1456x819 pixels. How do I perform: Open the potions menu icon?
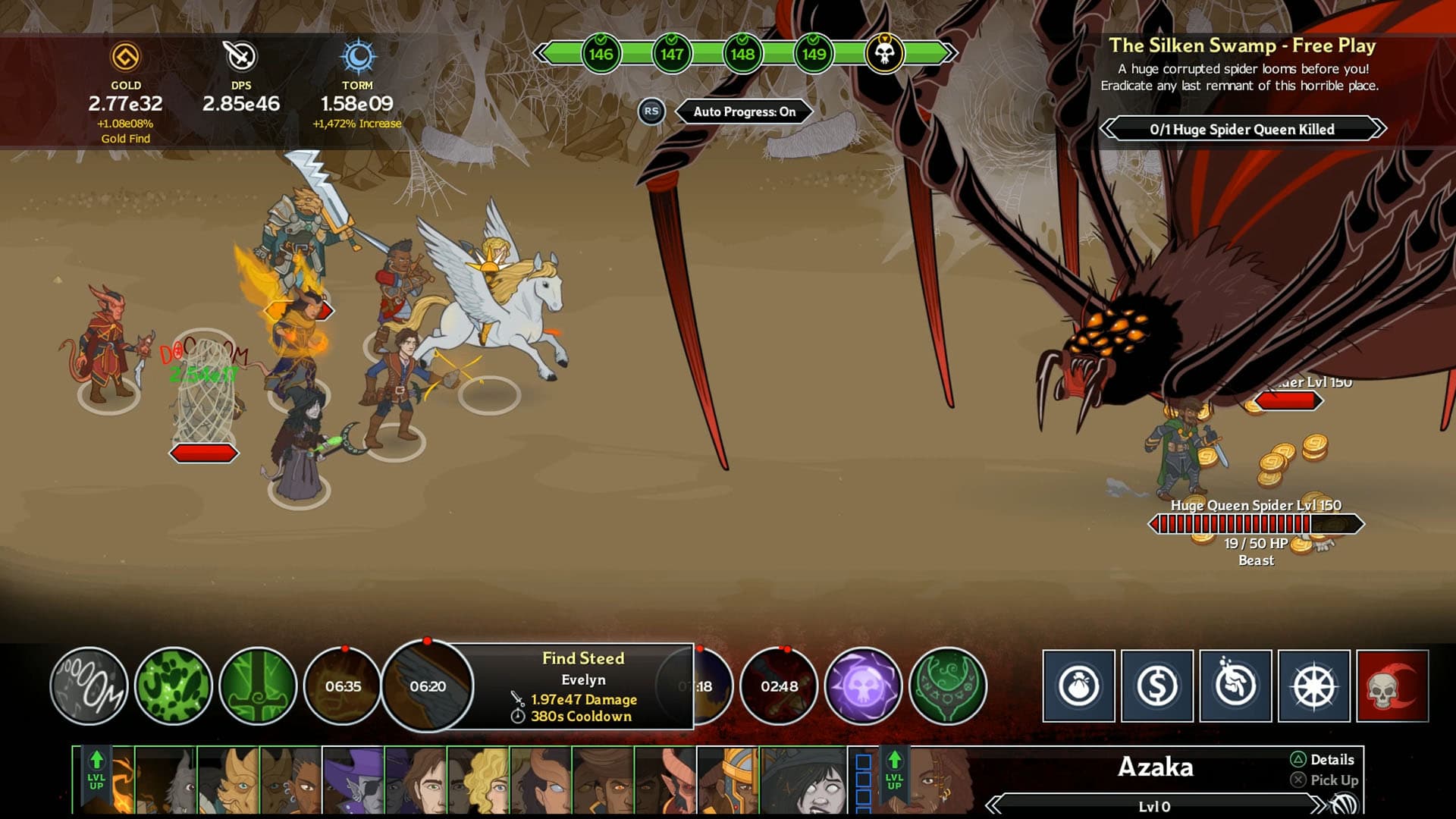tap(1235, 686)
